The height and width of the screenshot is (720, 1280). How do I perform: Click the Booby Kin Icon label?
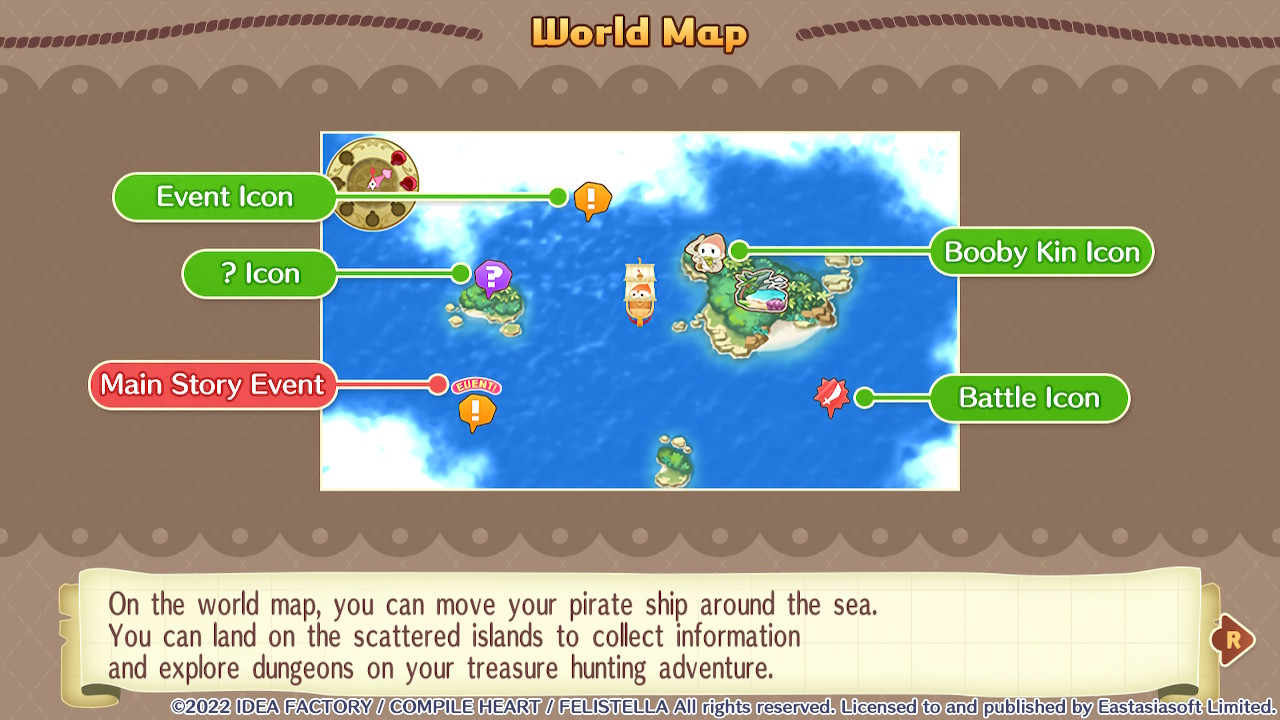point(1041,252)
